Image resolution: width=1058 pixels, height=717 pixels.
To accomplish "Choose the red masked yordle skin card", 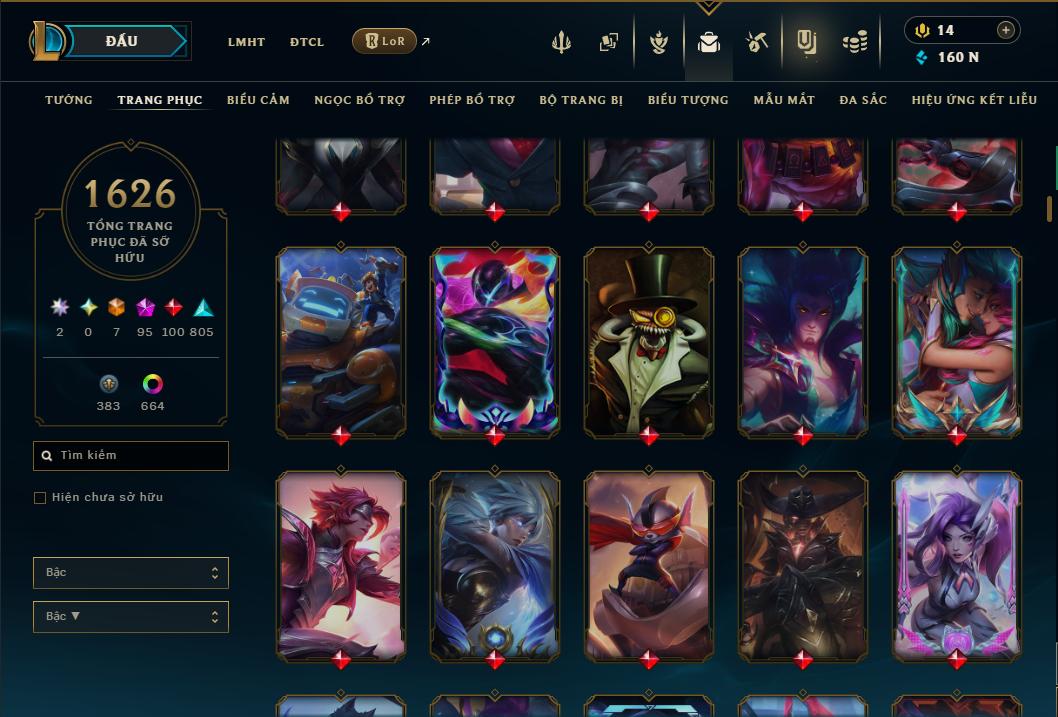I will pos(649,566).
